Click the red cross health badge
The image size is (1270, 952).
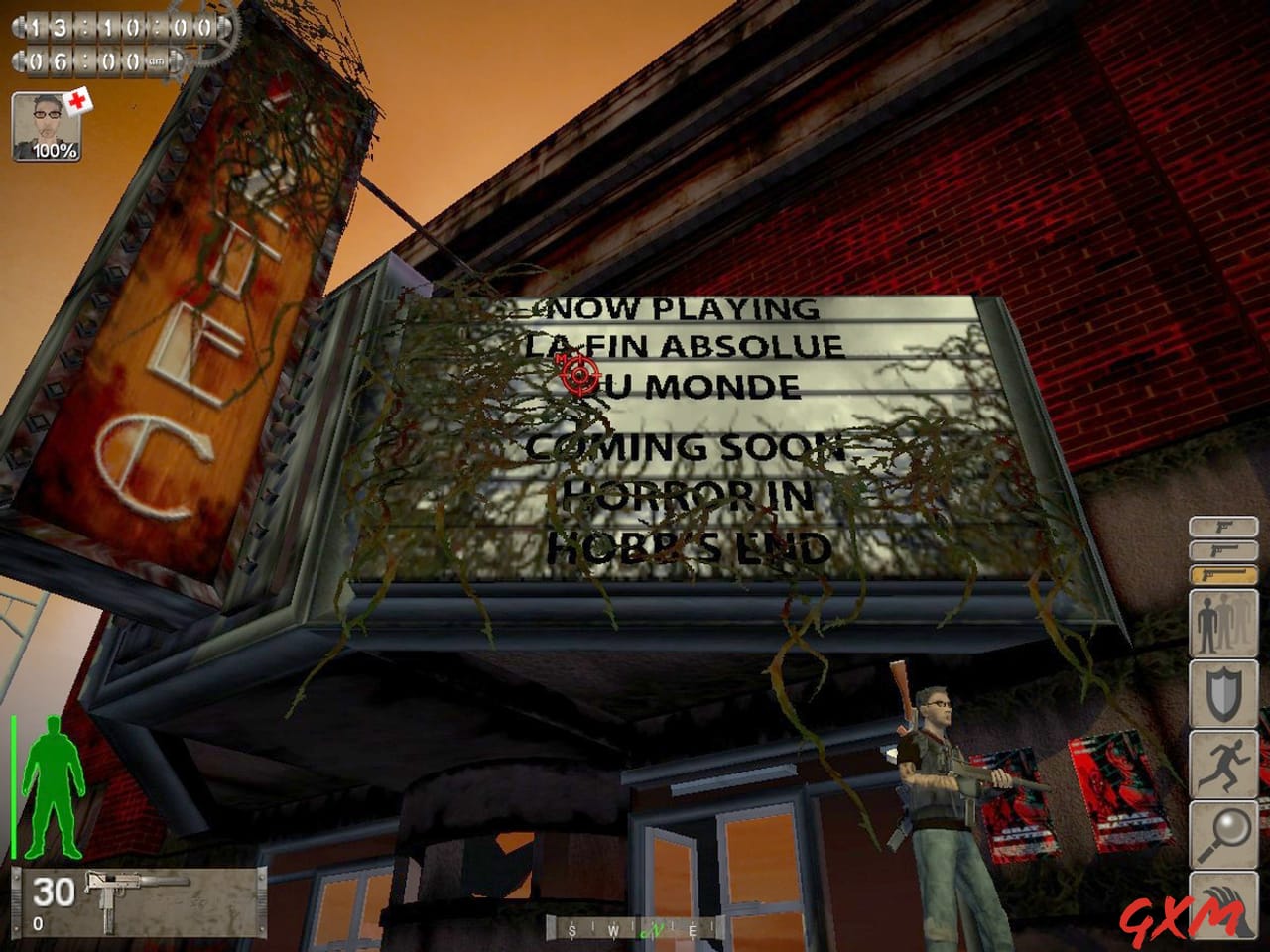click(x=79, y=100)
